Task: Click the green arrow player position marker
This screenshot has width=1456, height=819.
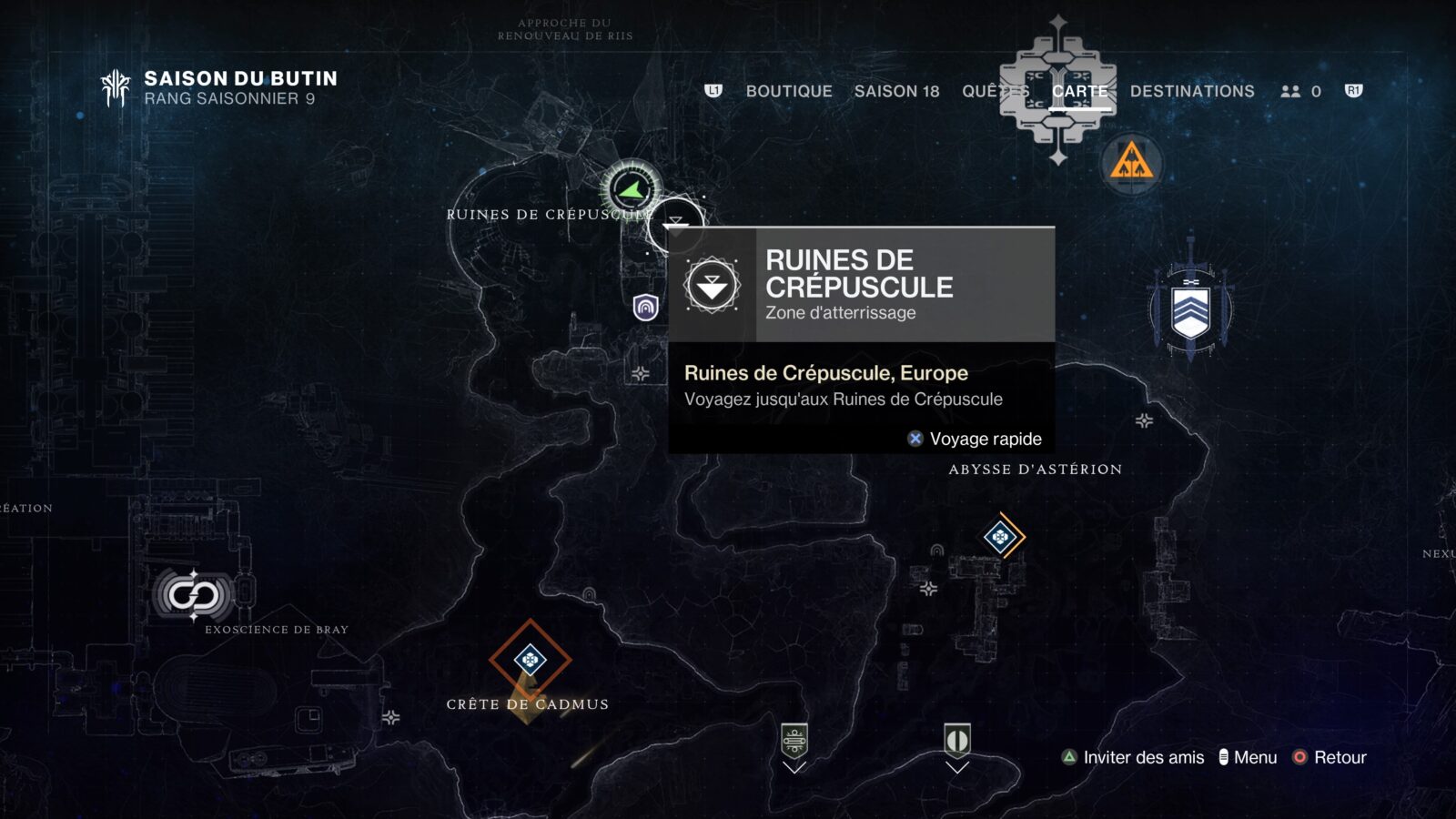Action: pos(630,190)
